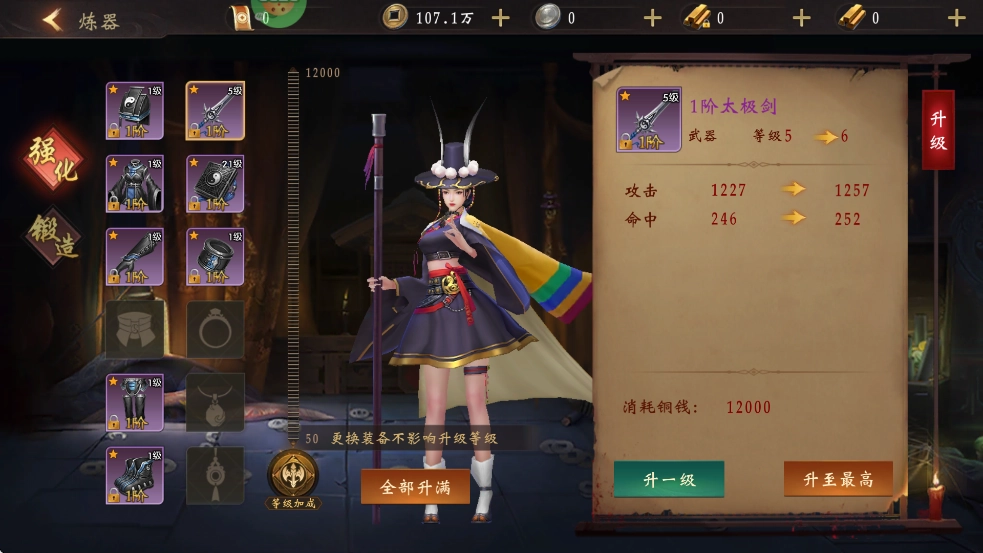Add copper coins with the plus button
This screenshot has height=553, width=983.
(x=501, y=18)
